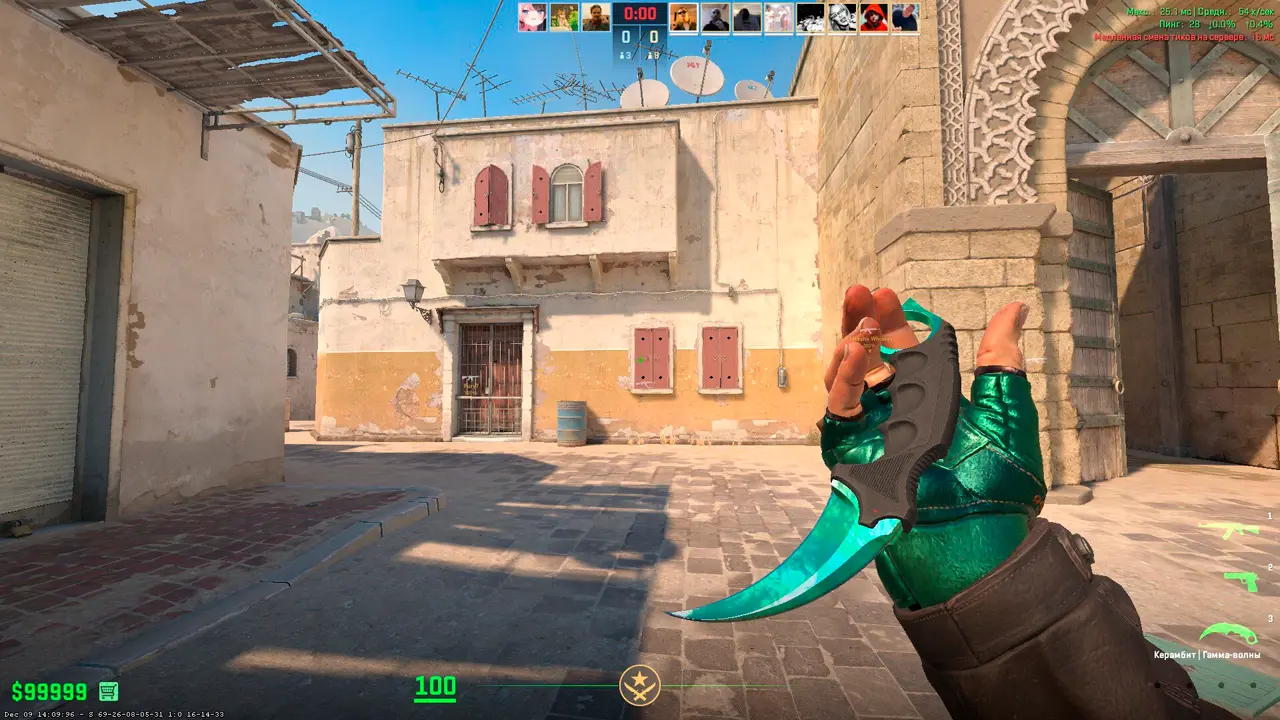Select the pink anime girl player avatar

(x=532, y=17)
